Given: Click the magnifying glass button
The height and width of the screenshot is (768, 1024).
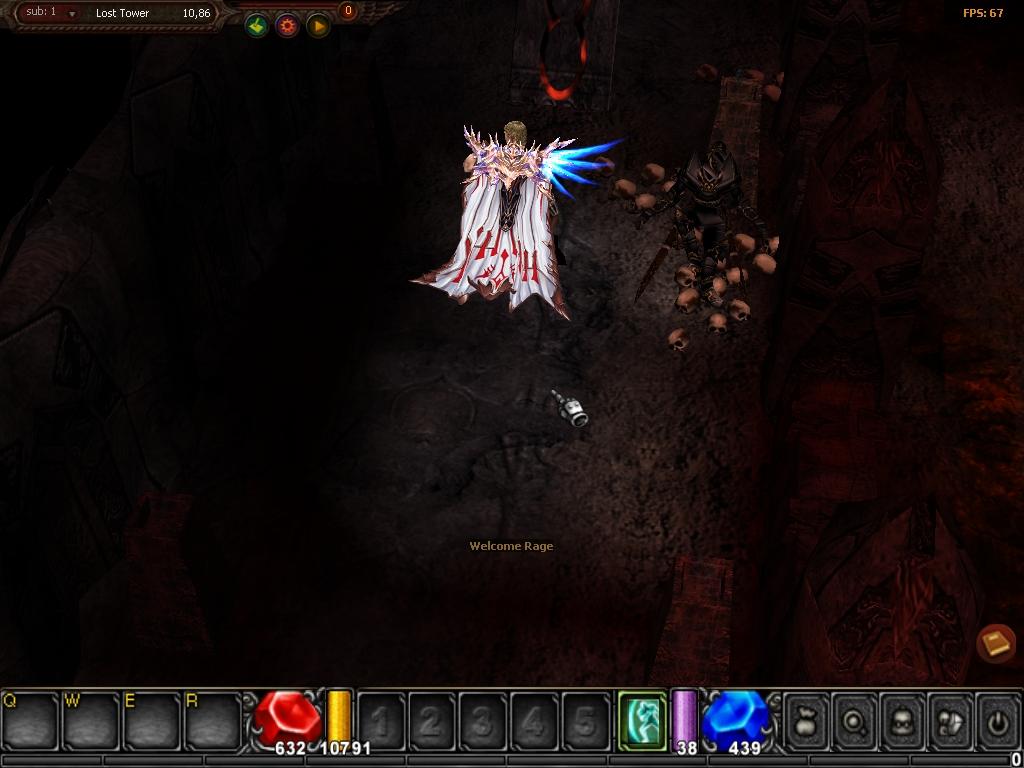Looking at the screenshot, I should point(855,721).
